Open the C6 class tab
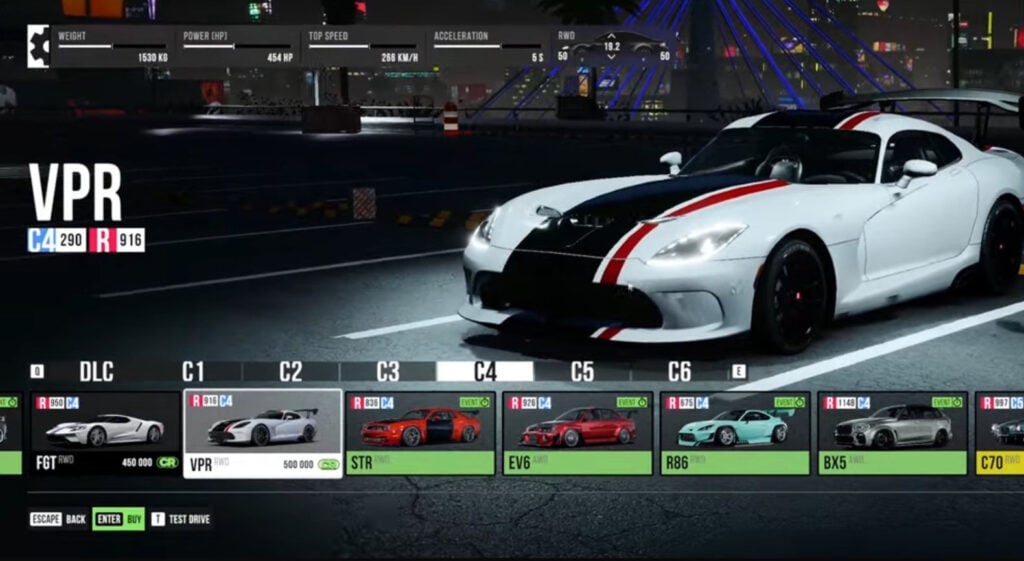The width and height of the screenshot is (1024, 561). pos(679,372)
